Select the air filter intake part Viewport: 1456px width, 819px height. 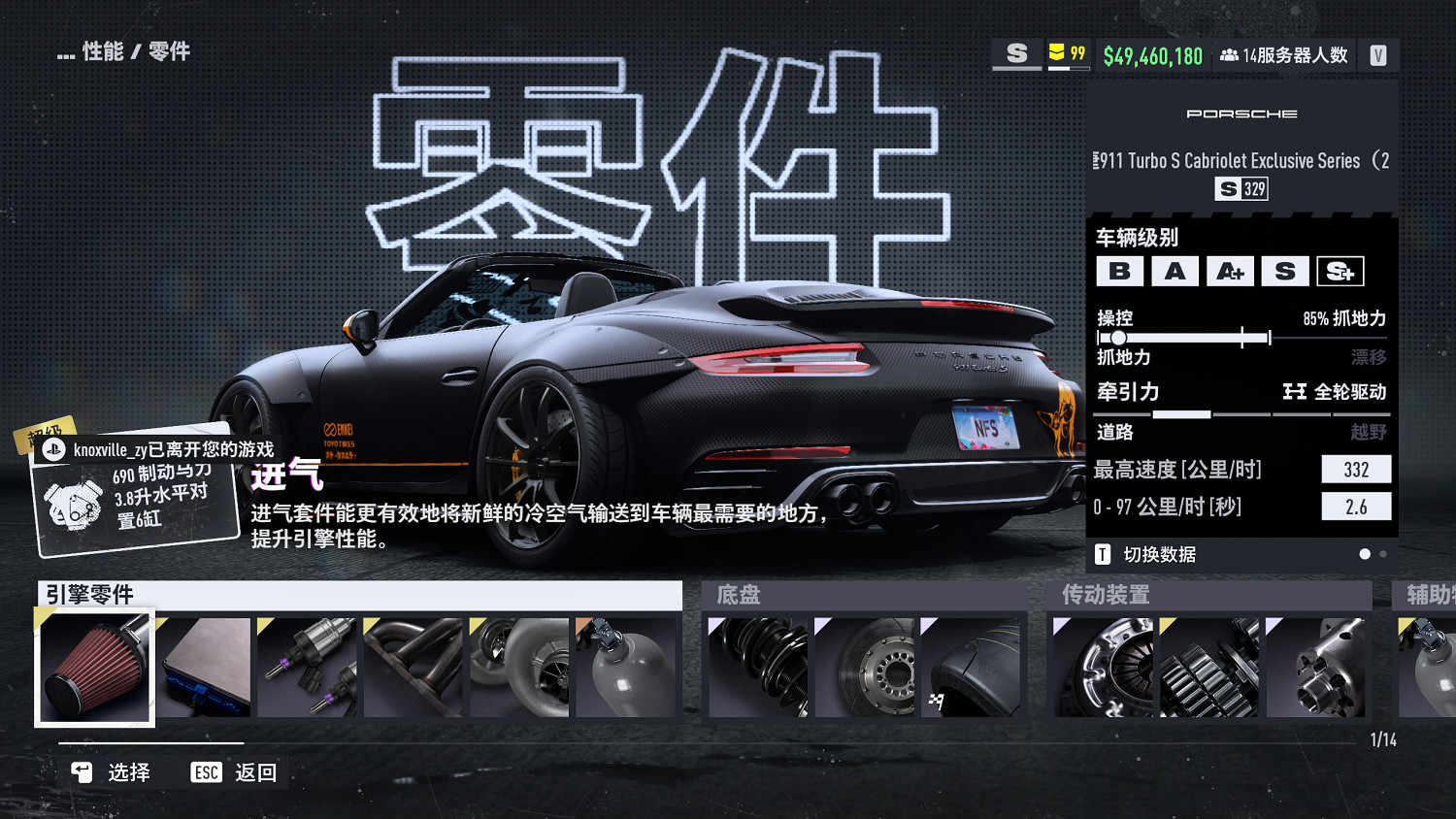pyautogui.click(x=94, y=668)
